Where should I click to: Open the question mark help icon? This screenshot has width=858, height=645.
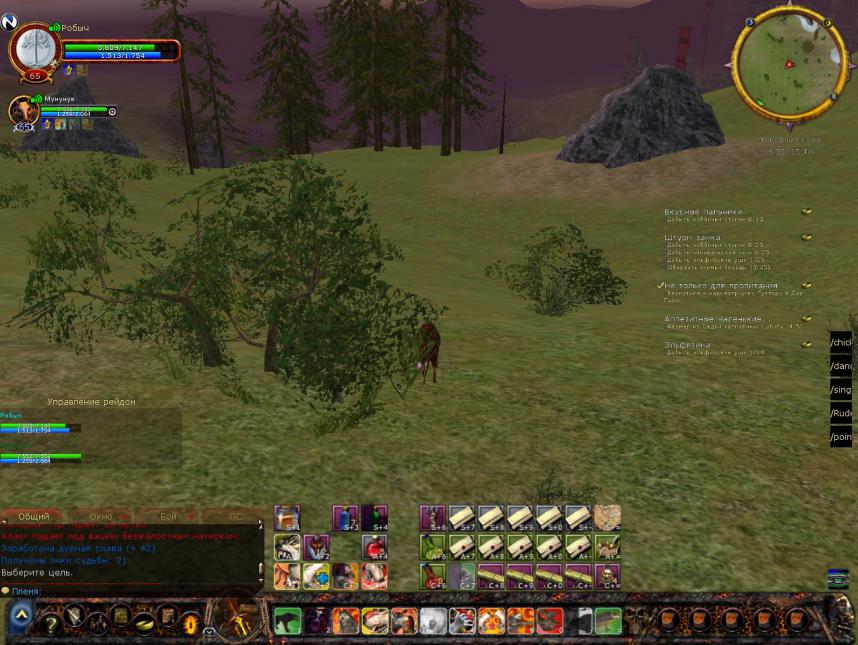pos(51,623)
